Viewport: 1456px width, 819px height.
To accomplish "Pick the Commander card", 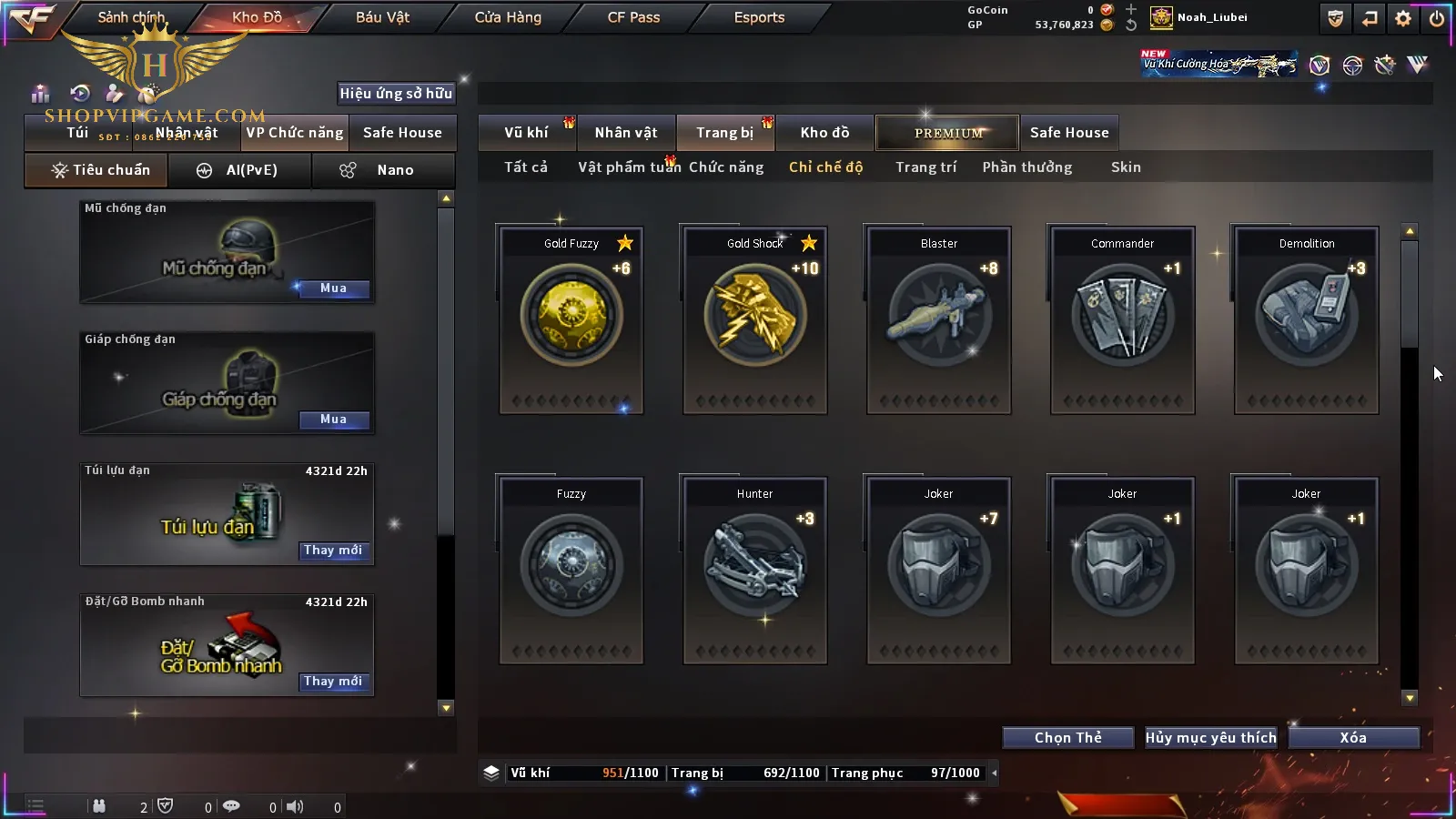I will tap(1123, 319).
